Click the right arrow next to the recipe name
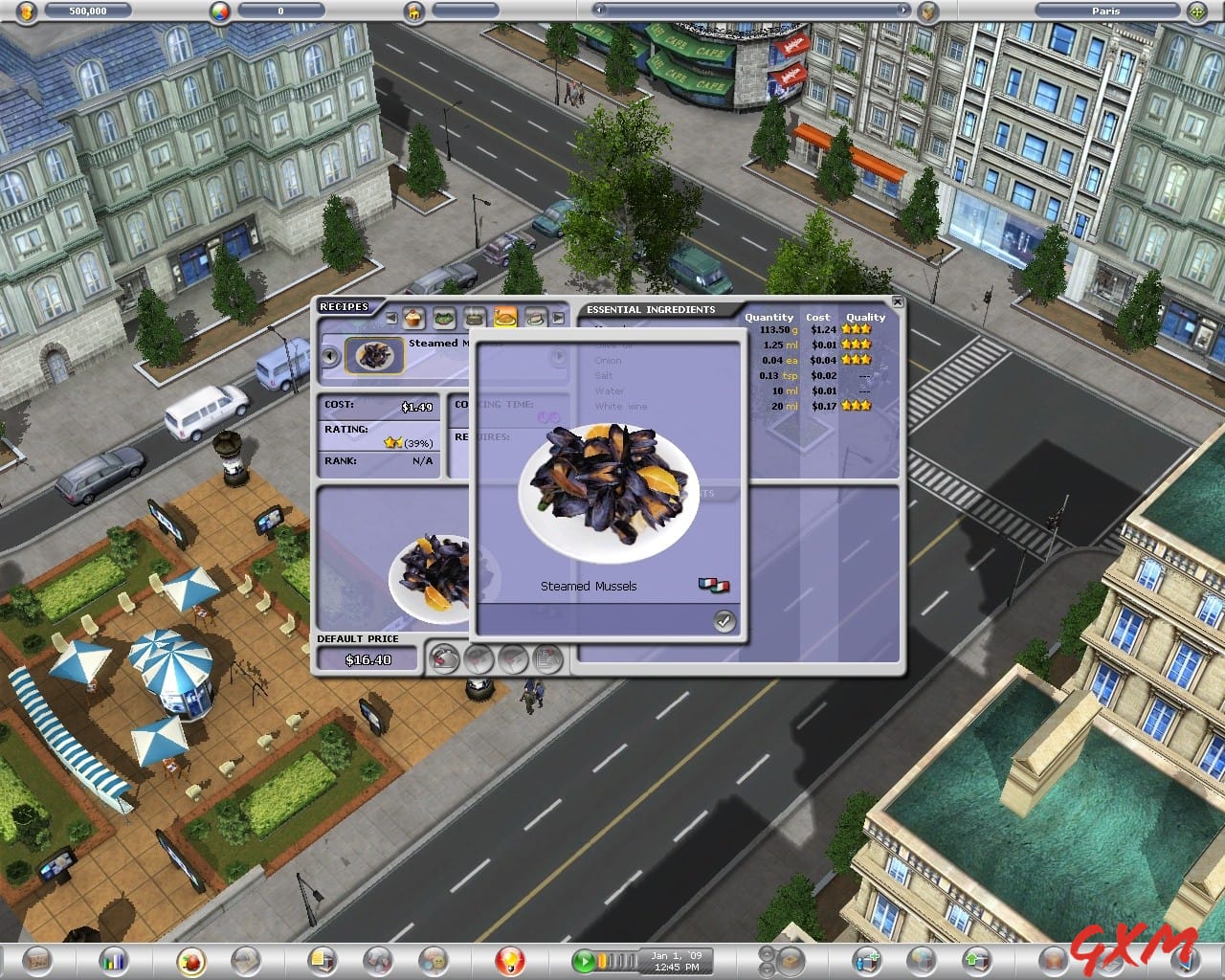The image size is (1225, 980). point(558,355)
